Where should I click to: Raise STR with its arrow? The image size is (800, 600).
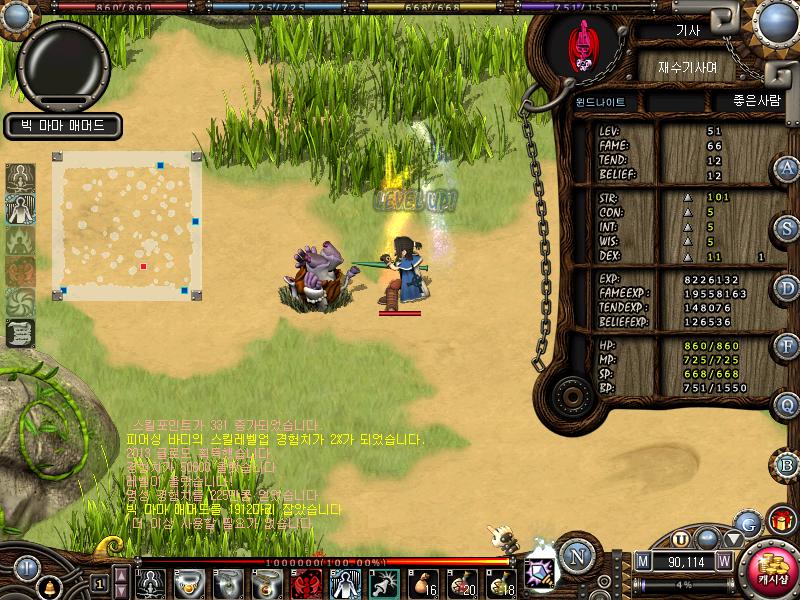687,197
